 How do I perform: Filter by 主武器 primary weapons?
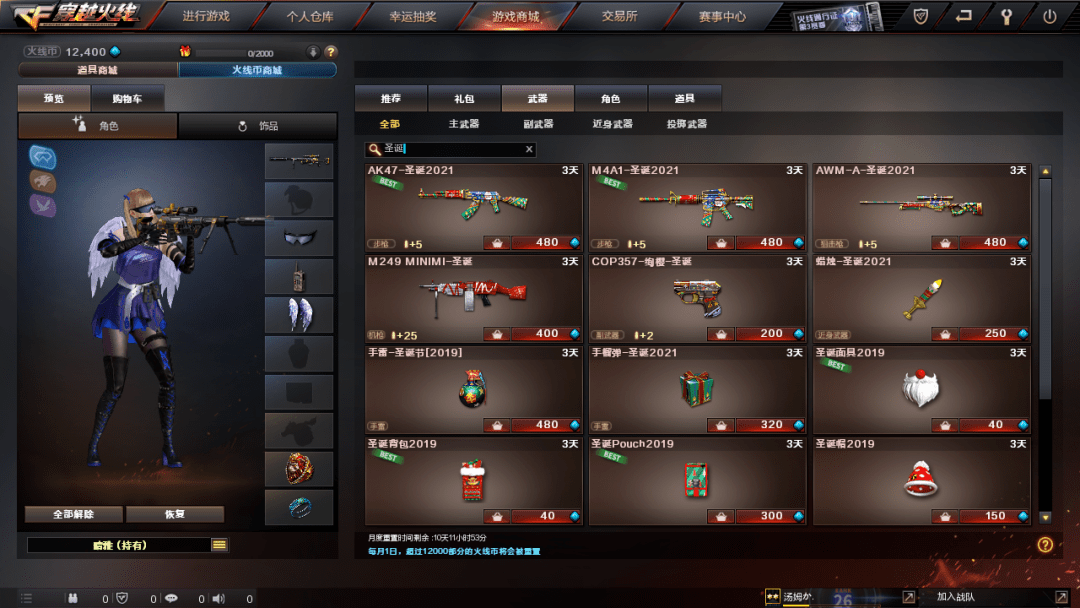464,124
